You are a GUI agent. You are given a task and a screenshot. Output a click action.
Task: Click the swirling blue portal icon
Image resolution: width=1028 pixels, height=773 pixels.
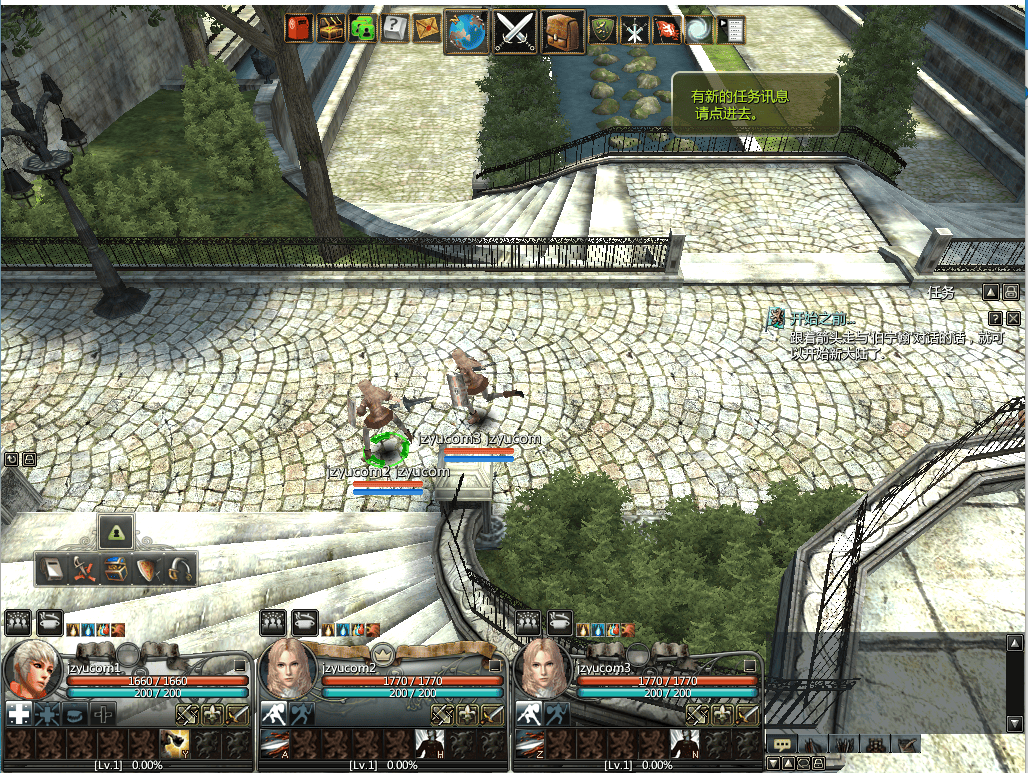click(x=698, y=30)
